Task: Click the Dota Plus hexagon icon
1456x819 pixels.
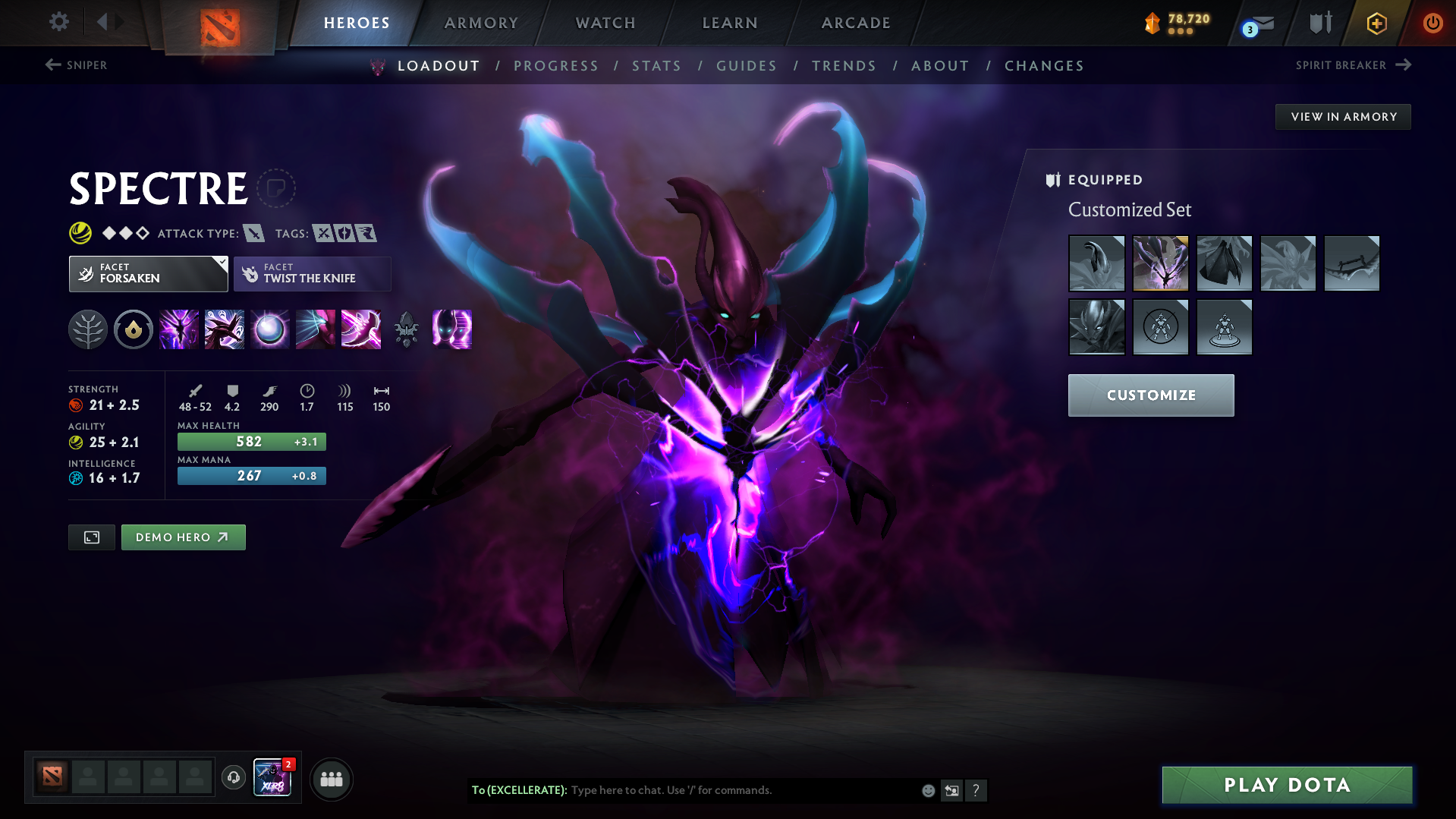Action: 1376,23
